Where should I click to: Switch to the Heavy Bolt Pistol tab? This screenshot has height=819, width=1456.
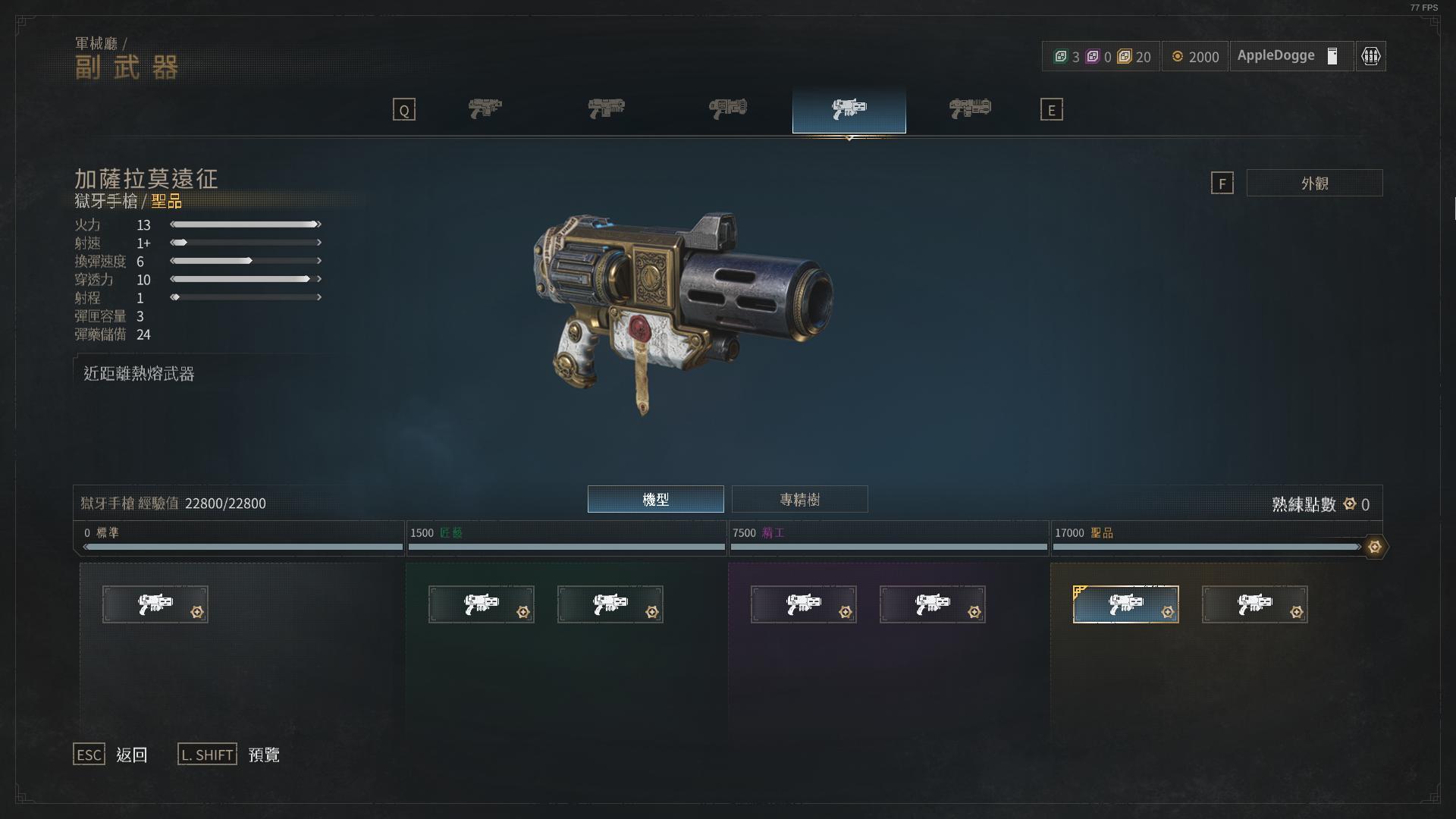[607, 109]
